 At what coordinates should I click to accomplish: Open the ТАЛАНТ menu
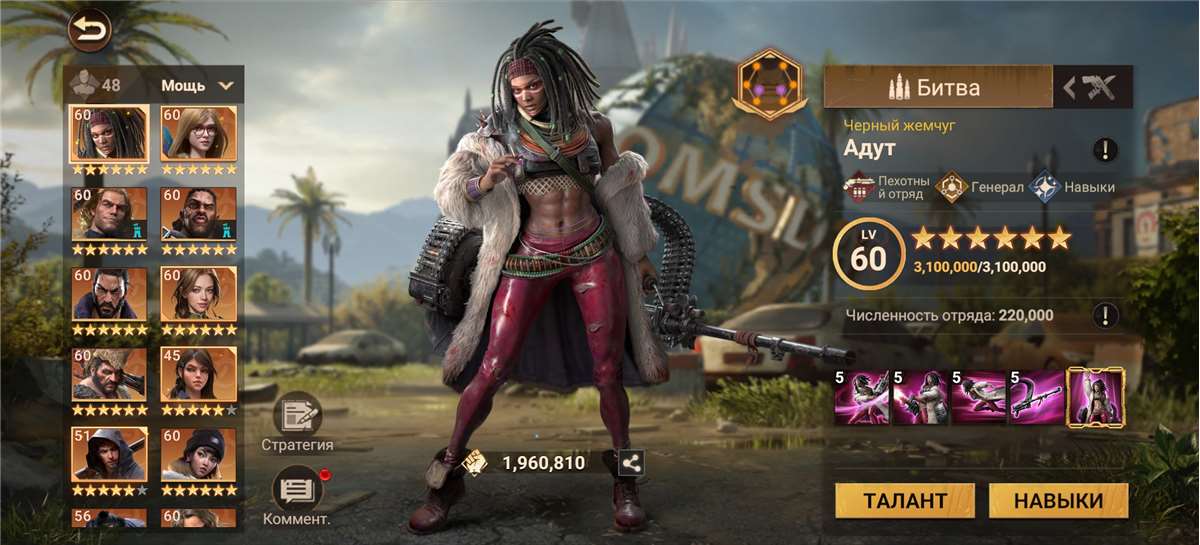pyautogui.click(x=905, y=501)
